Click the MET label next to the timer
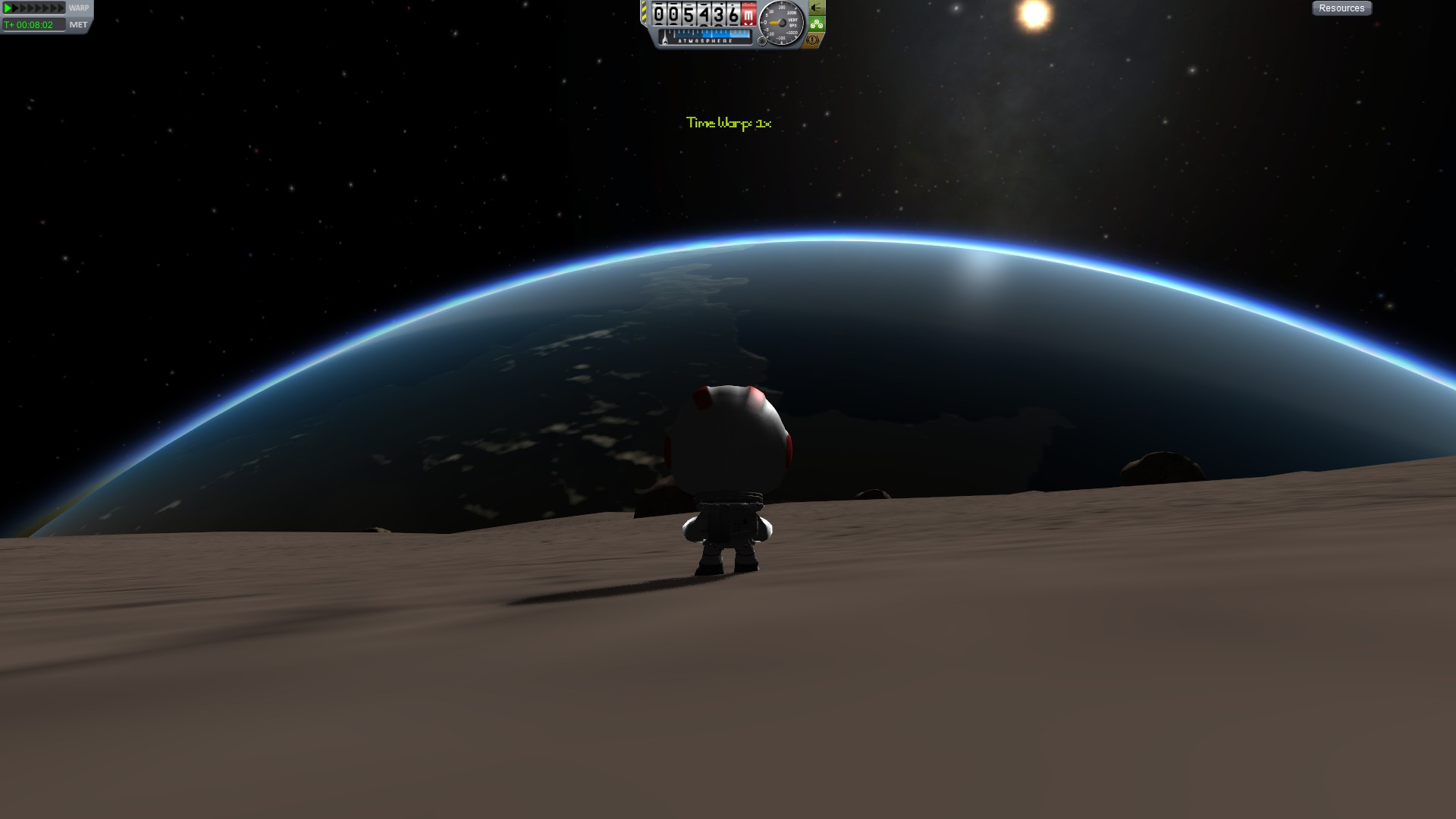 coord(79,25)
